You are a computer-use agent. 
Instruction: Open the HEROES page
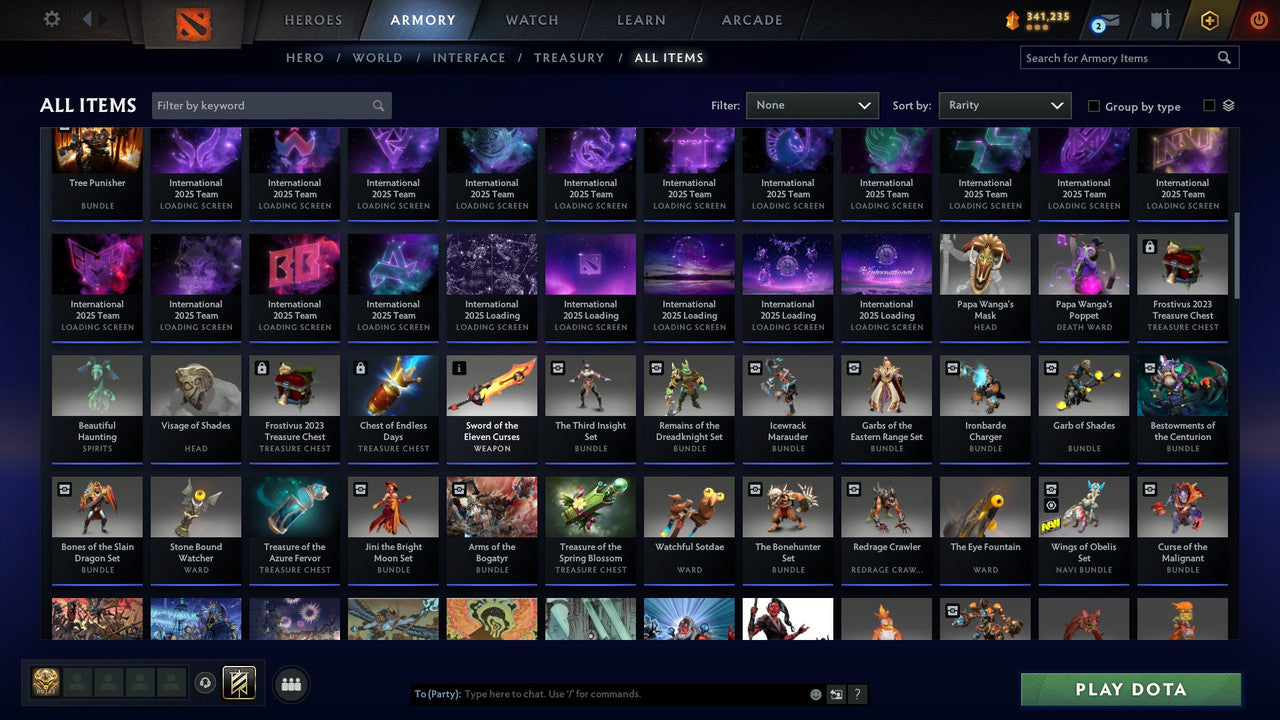(313, 19)
